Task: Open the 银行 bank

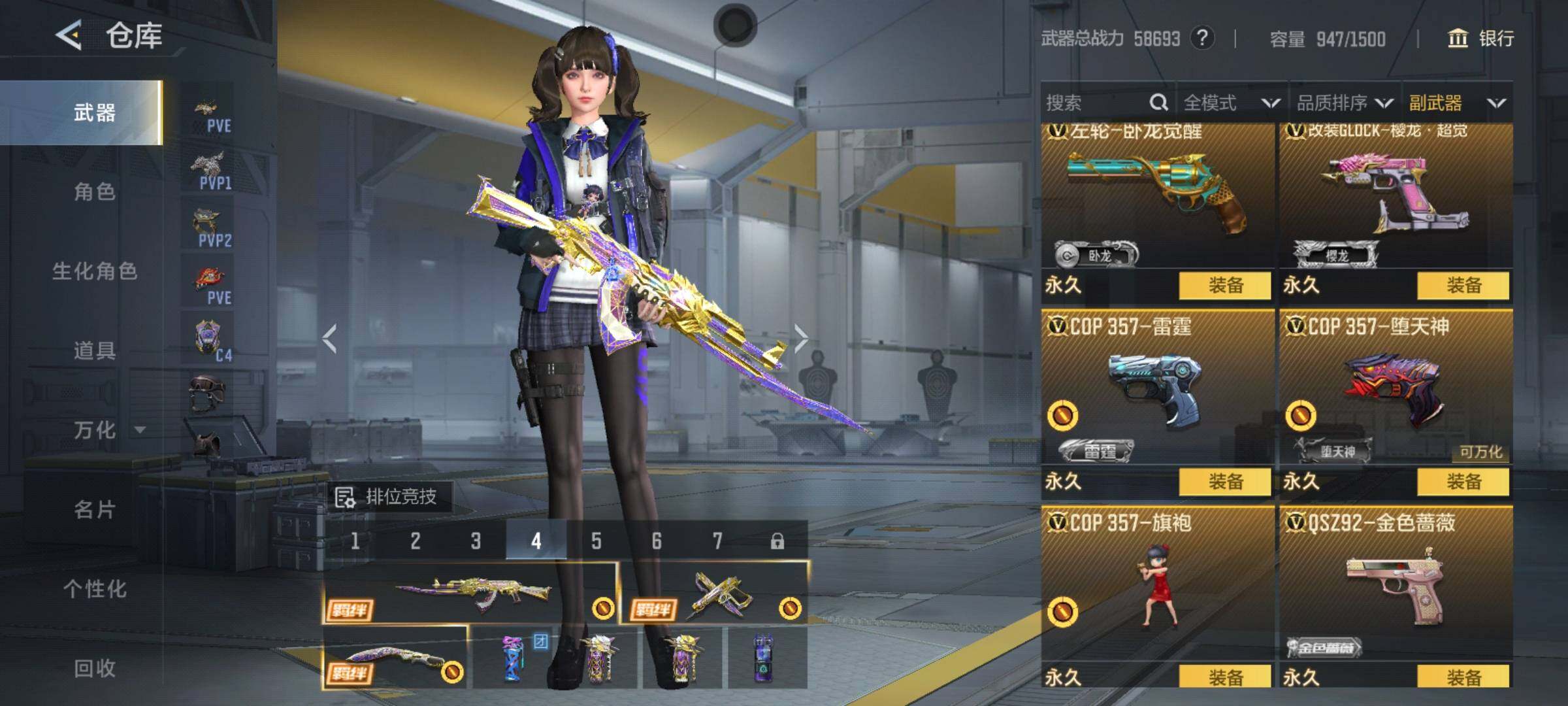Action: point(1481,39)
